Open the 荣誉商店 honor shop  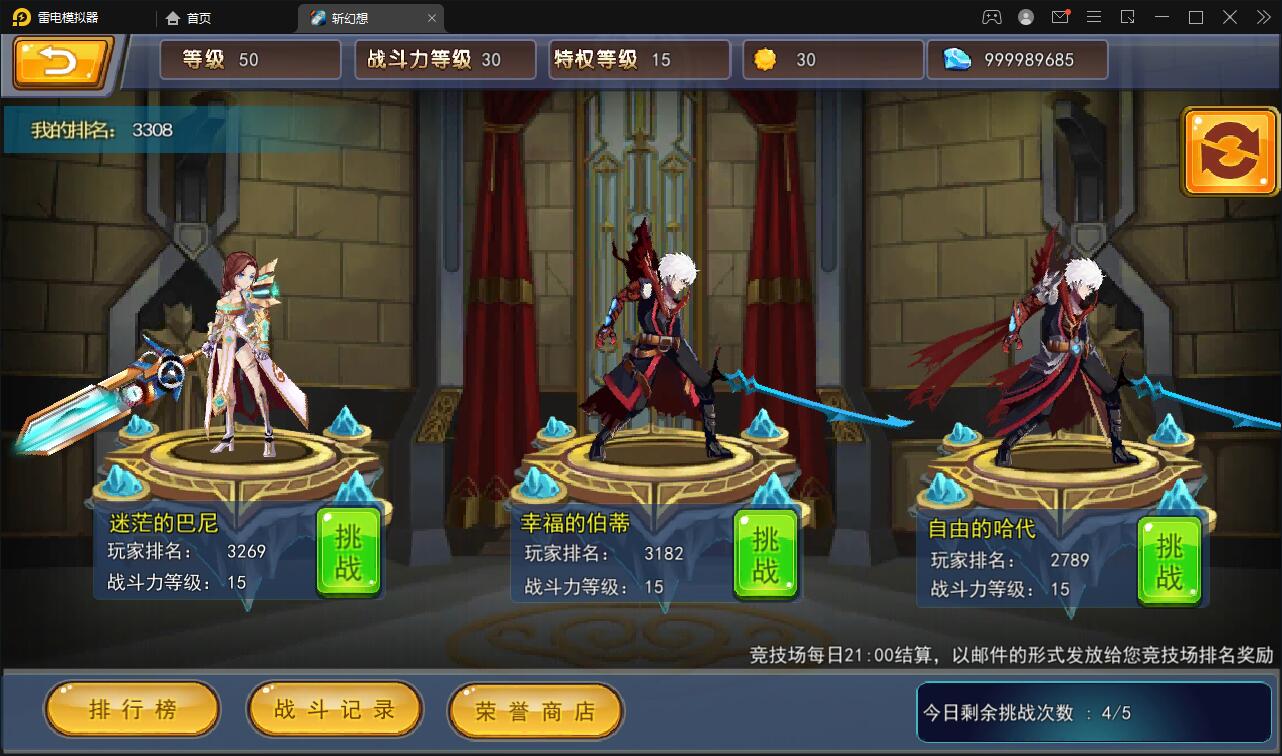(x=536, y=709)
